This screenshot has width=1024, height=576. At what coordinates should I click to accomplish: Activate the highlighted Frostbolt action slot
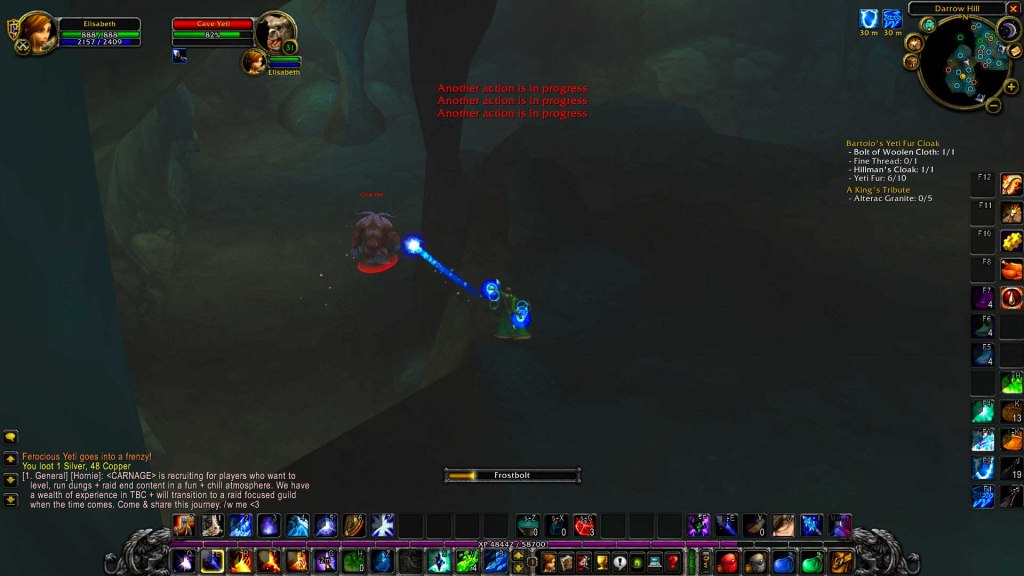(212, 562)
